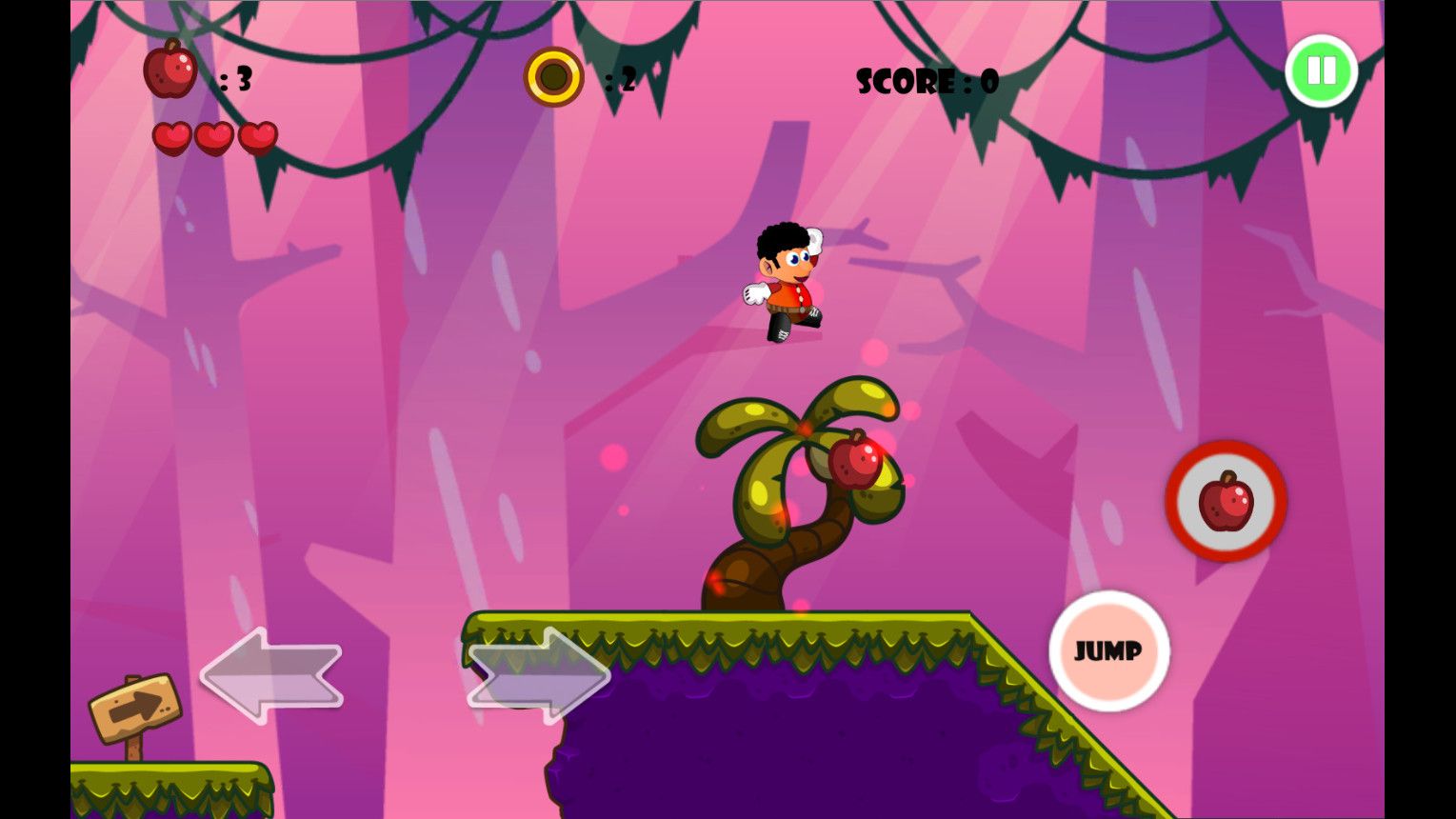1456x819 pixels.
Task: Move left with the left arrow control
Action: (271, 675)
